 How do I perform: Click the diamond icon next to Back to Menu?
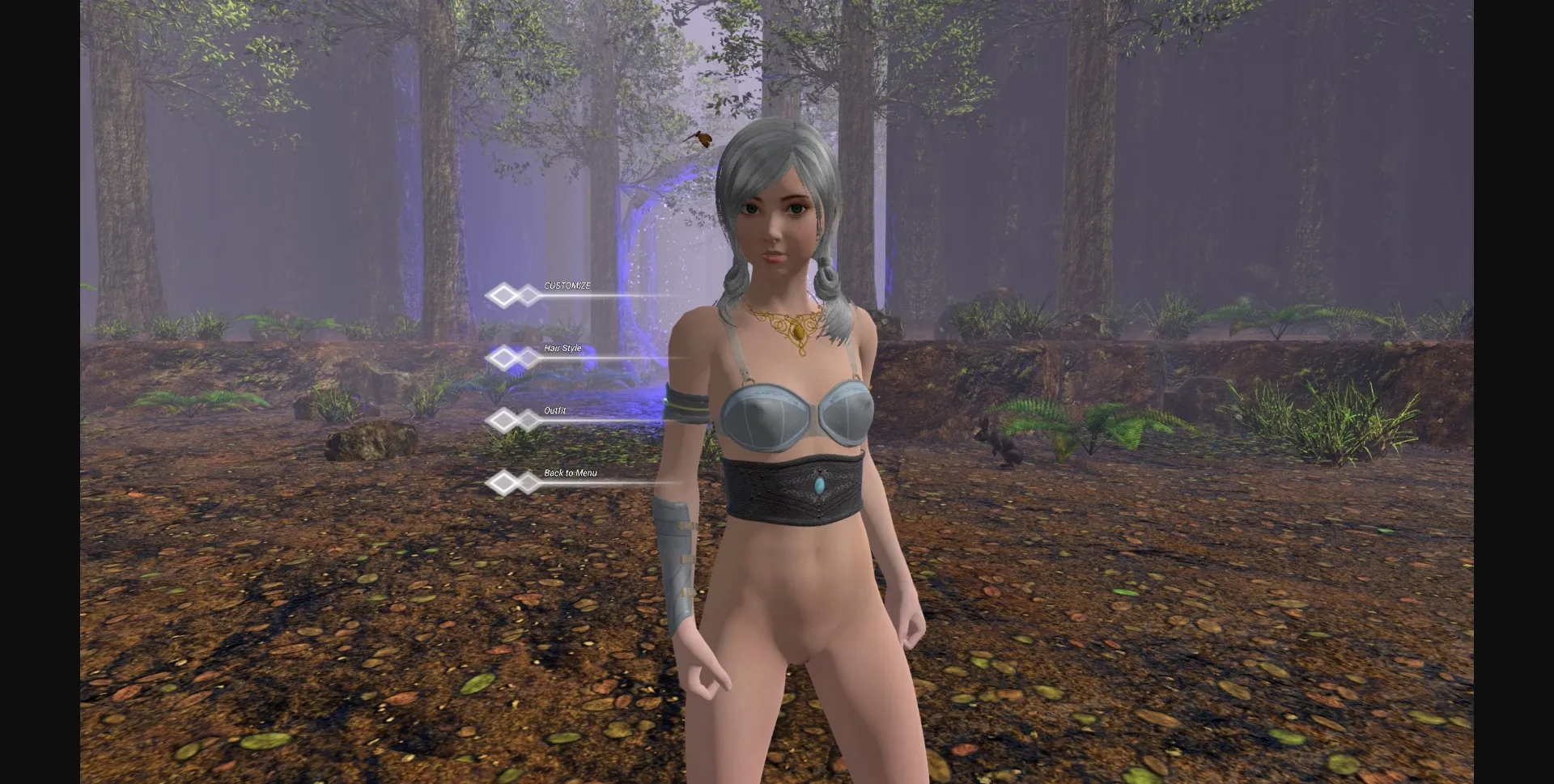(x=503, y=481)
